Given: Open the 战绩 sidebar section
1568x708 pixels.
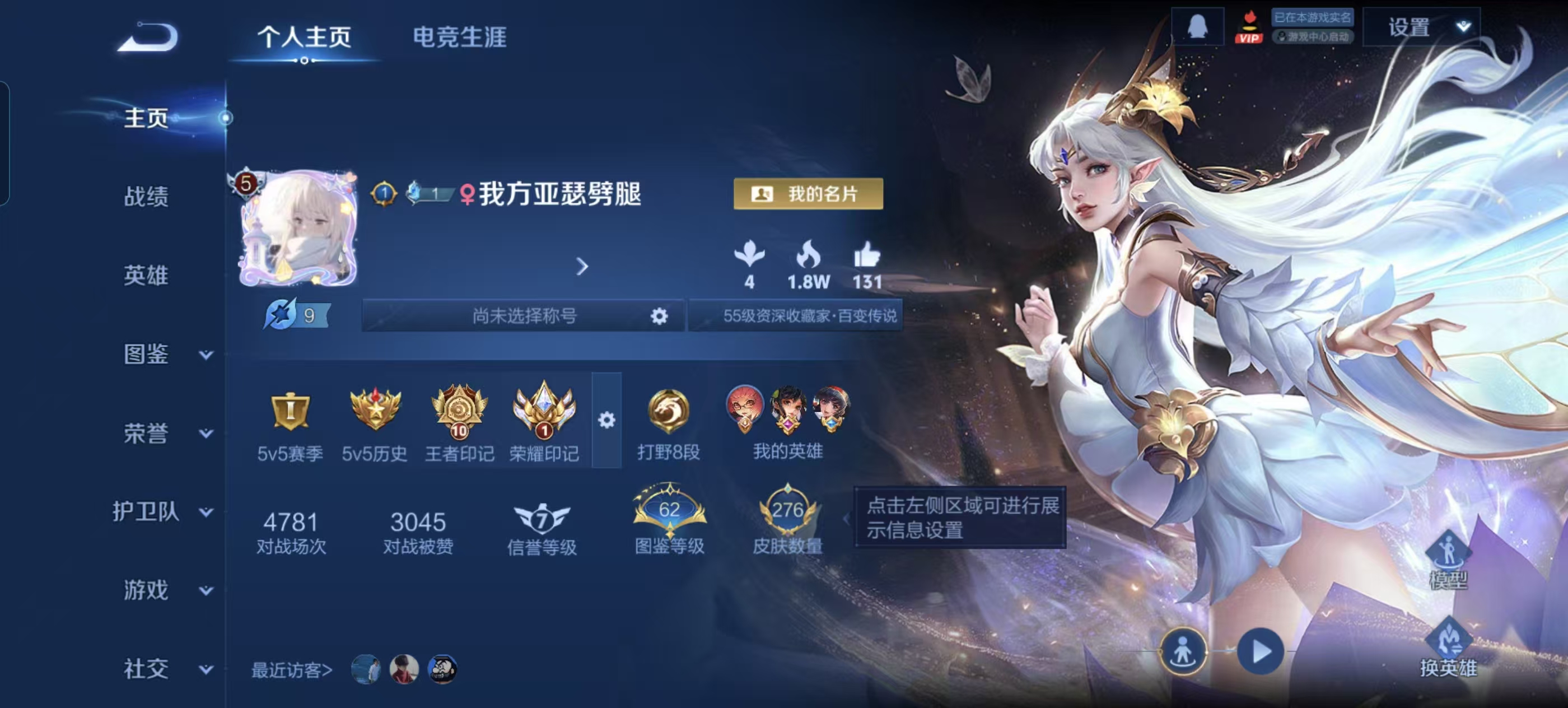Looking at the screenshot, I should click(146, 197).
